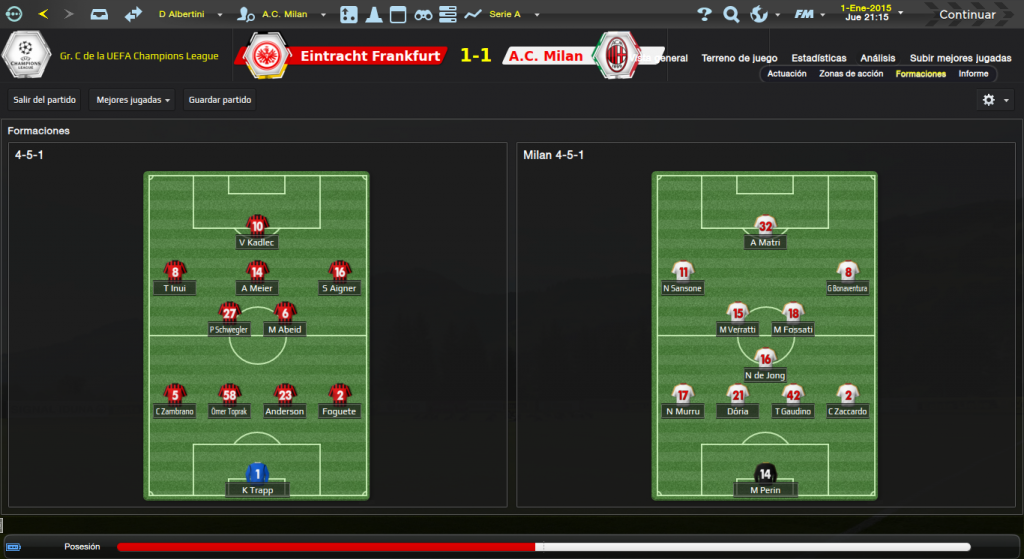This screenshot has width=1024, height=559.
Task: Open the Mejores jugadas dropdown
Action: click(134, 100)
